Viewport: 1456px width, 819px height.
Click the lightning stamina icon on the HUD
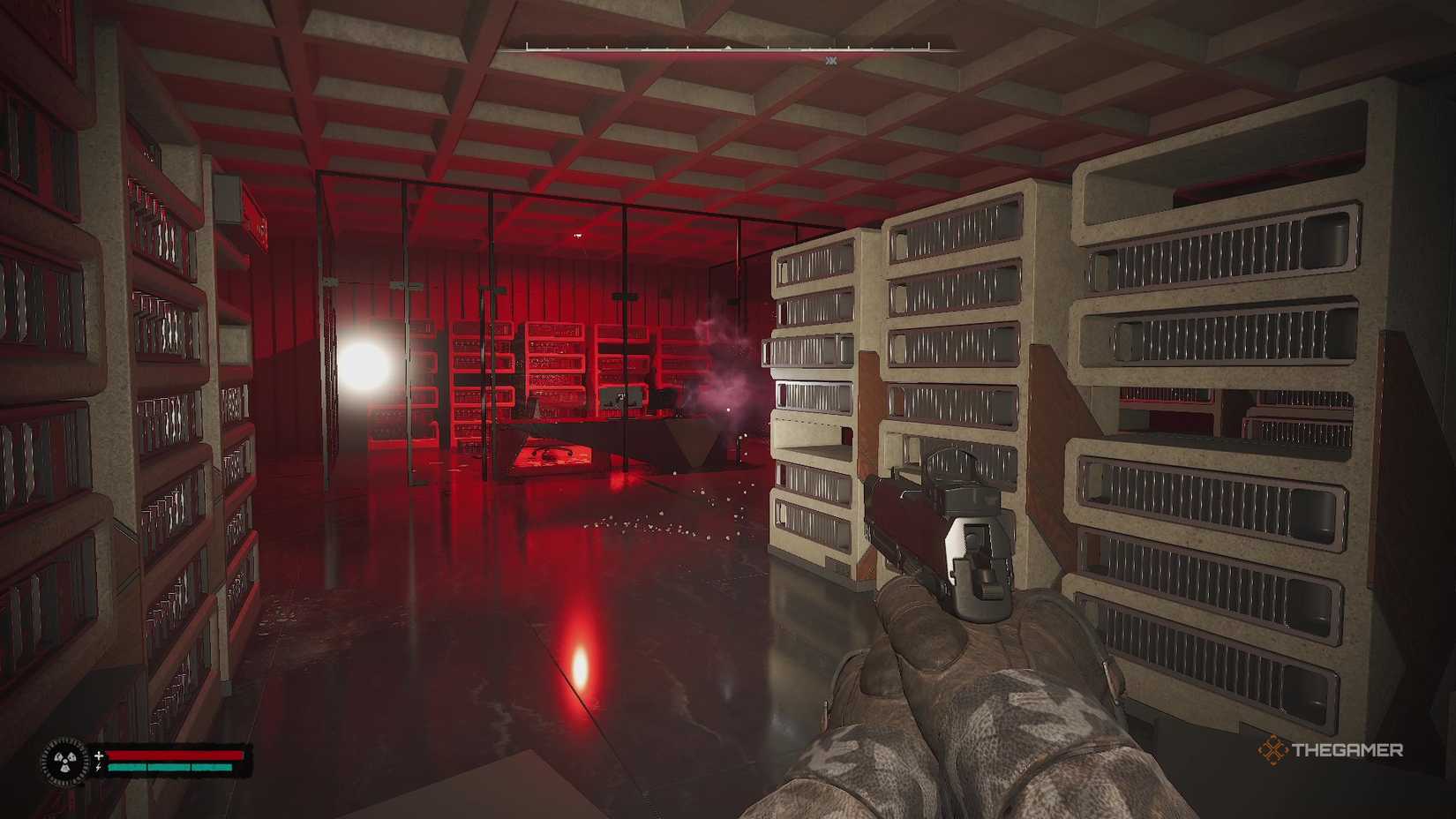[x=99, y=768]
